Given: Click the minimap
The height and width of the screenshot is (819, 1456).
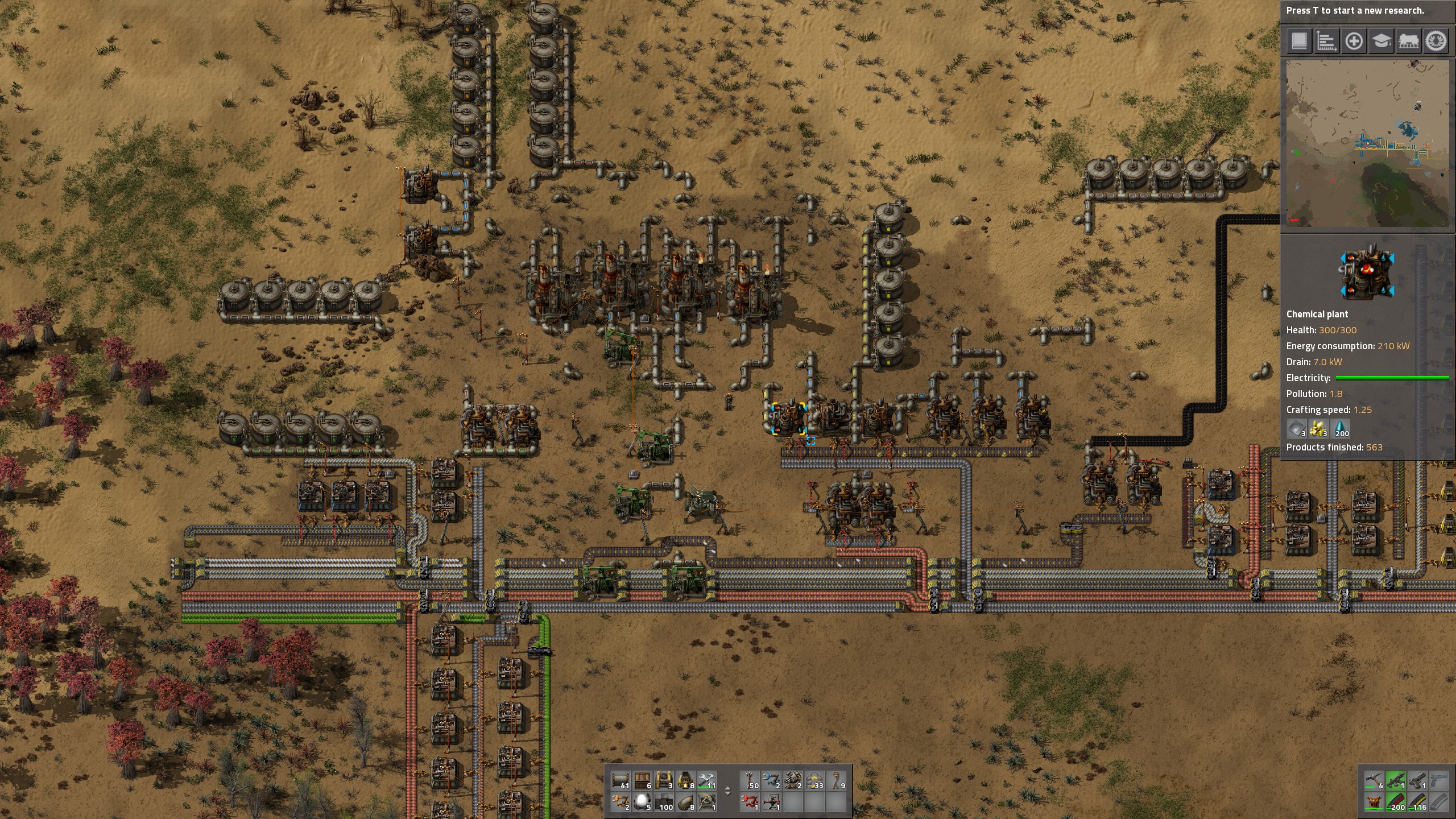Looking at the screenshot, I should [x=1367, y=143].
